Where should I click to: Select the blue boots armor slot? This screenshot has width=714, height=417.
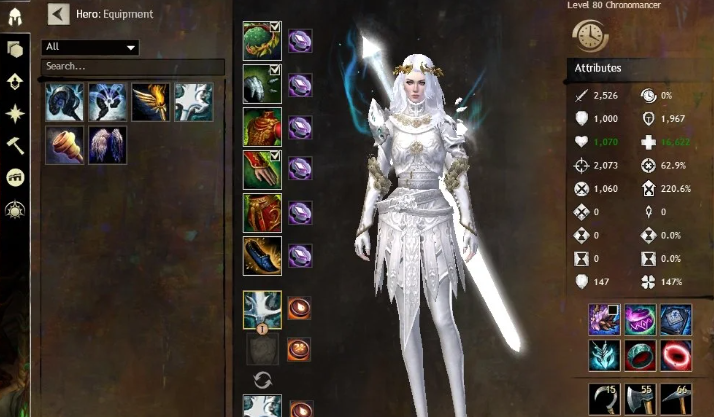tap(262, 256)
